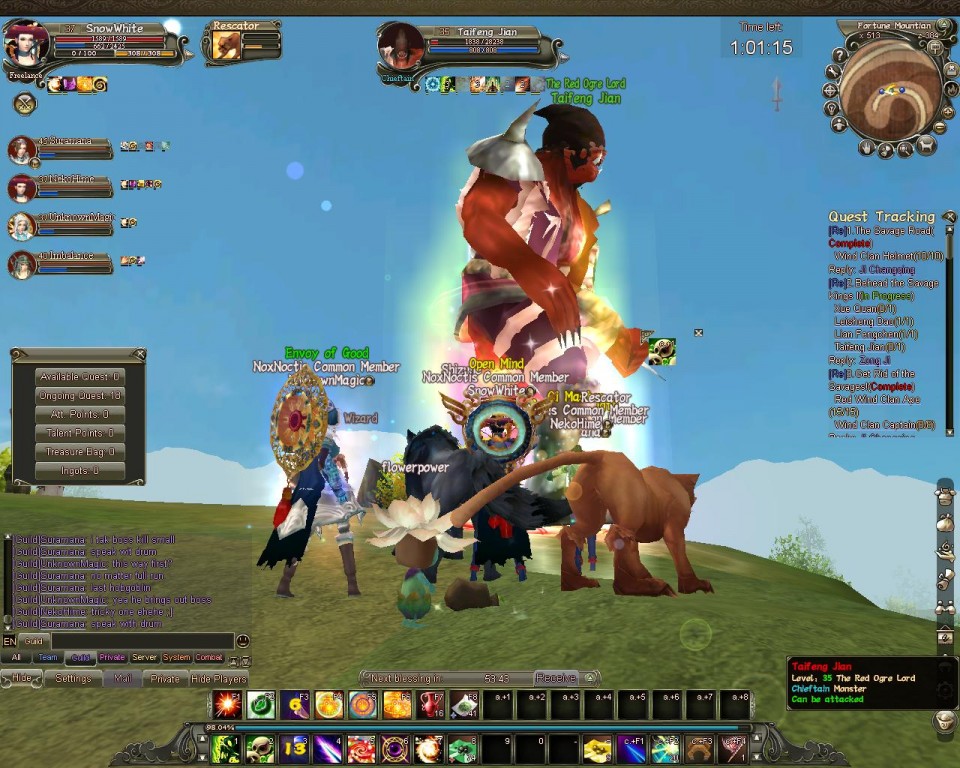This screenshot has width=960, height=768.
Task: Select party member Suramana's portrait
Action: pos(21,150)
